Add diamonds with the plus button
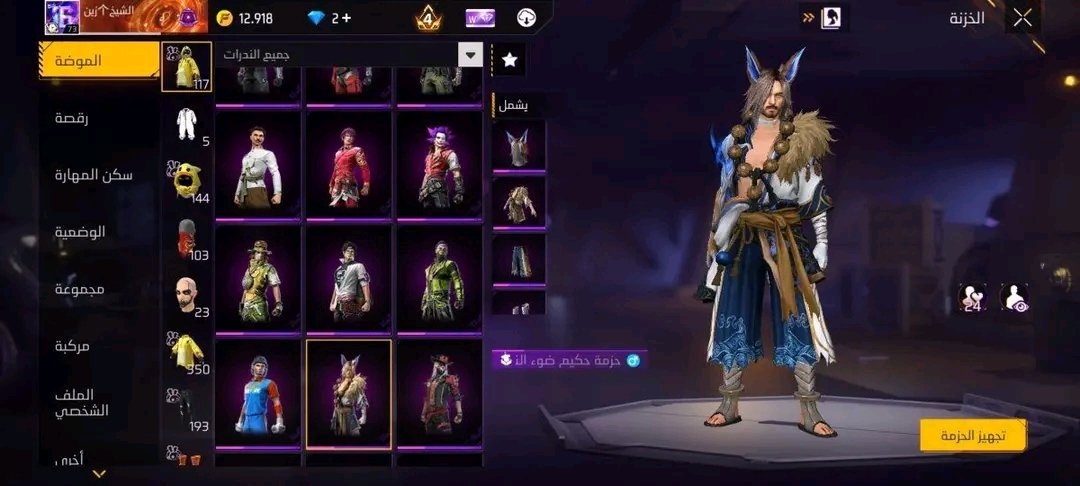The width and height of the screenshot is (1080, 486). click(x=346, y=18)
